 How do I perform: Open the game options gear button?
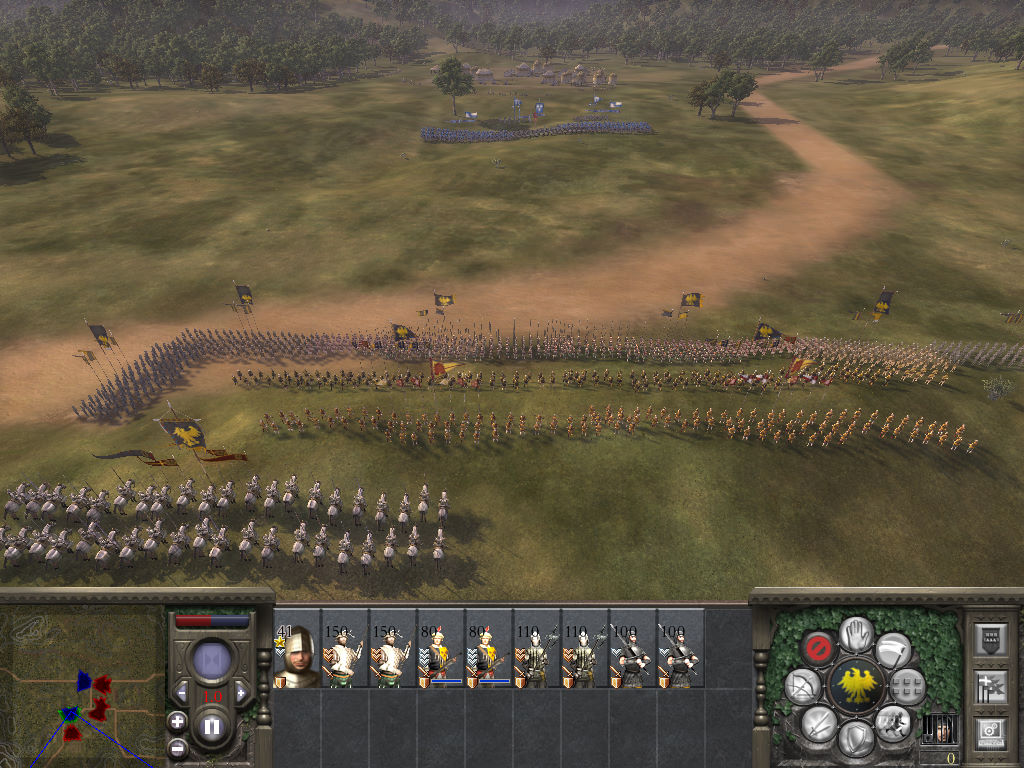click(989, 731)
